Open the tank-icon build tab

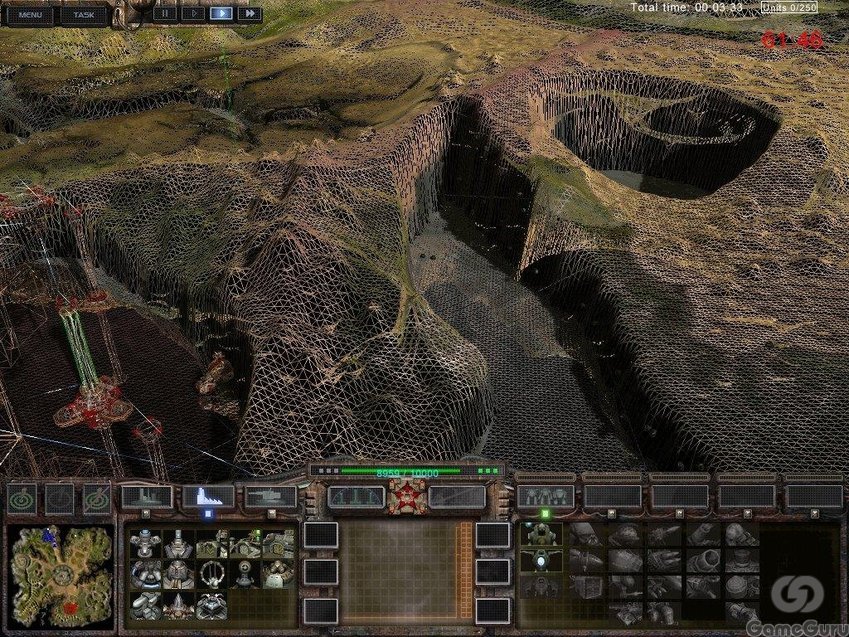[271, 496]
